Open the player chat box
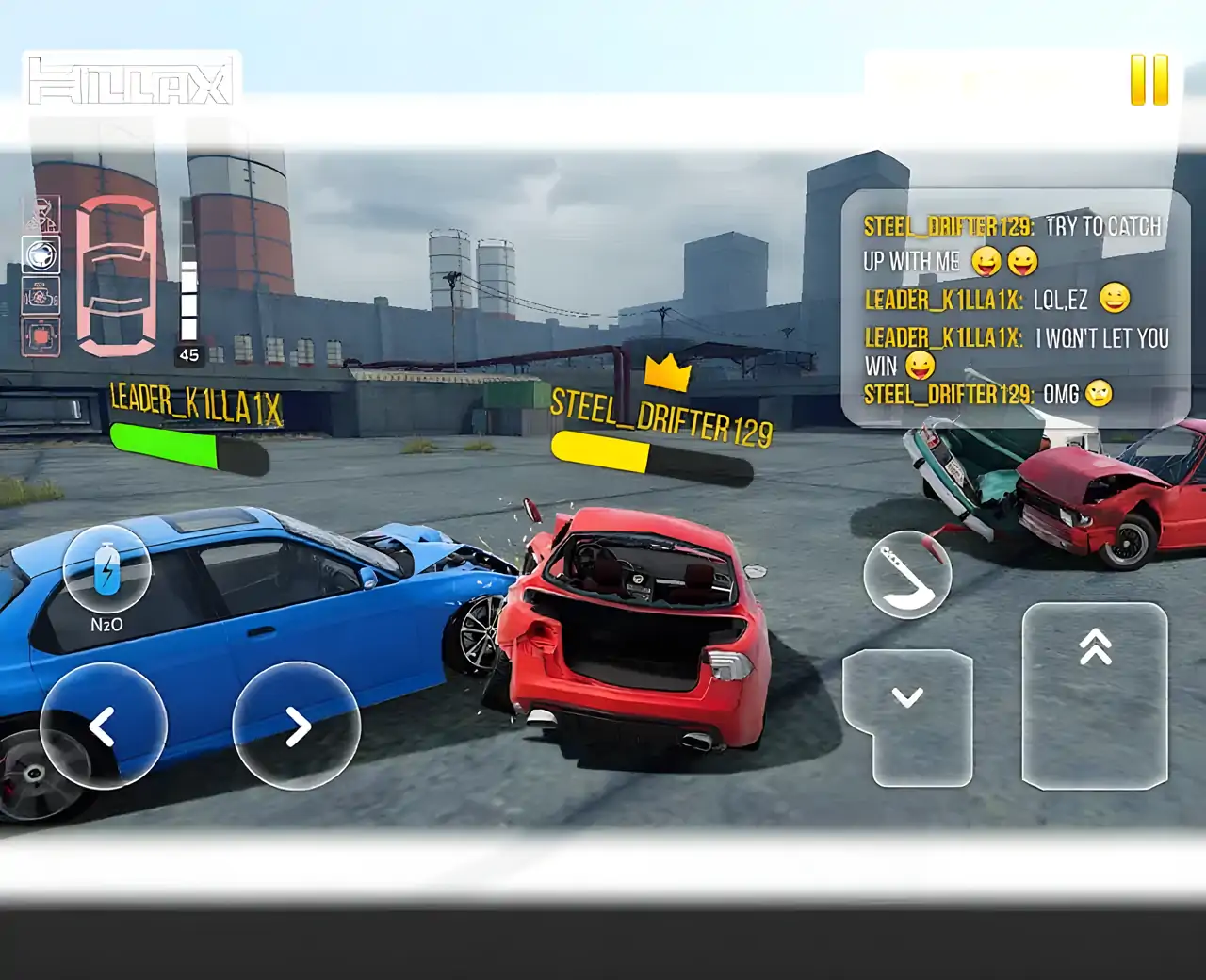Screen dimensions: 1206x980 (x=1015, y=307)
